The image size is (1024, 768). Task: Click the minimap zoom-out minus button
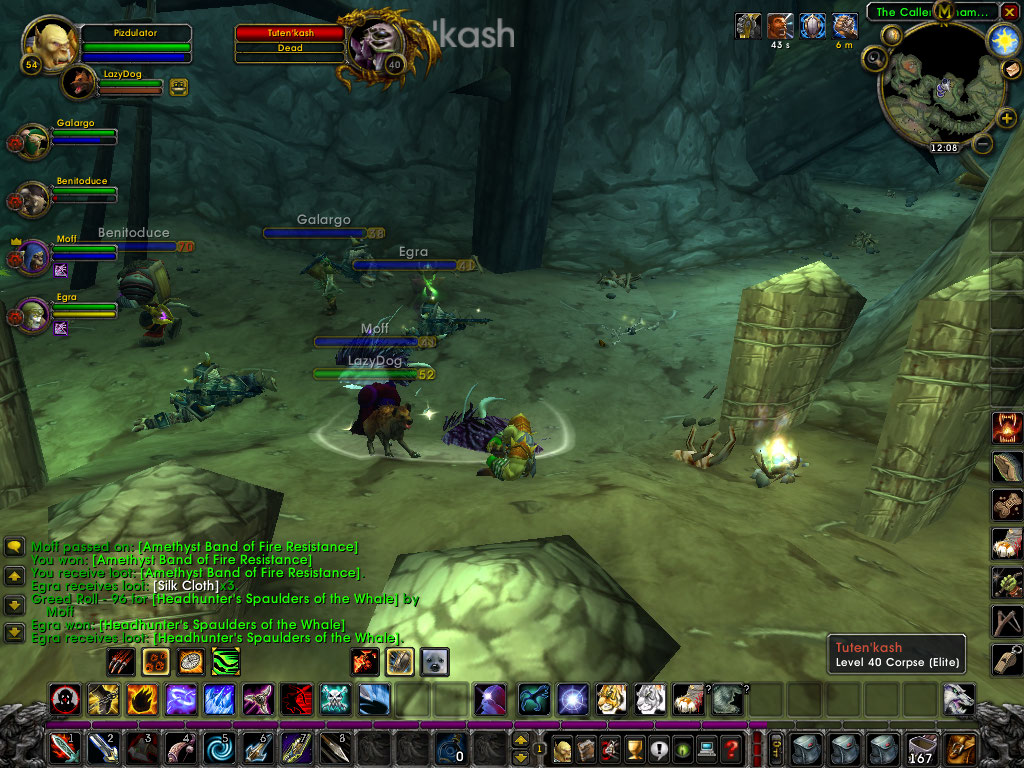click(982, 144)
